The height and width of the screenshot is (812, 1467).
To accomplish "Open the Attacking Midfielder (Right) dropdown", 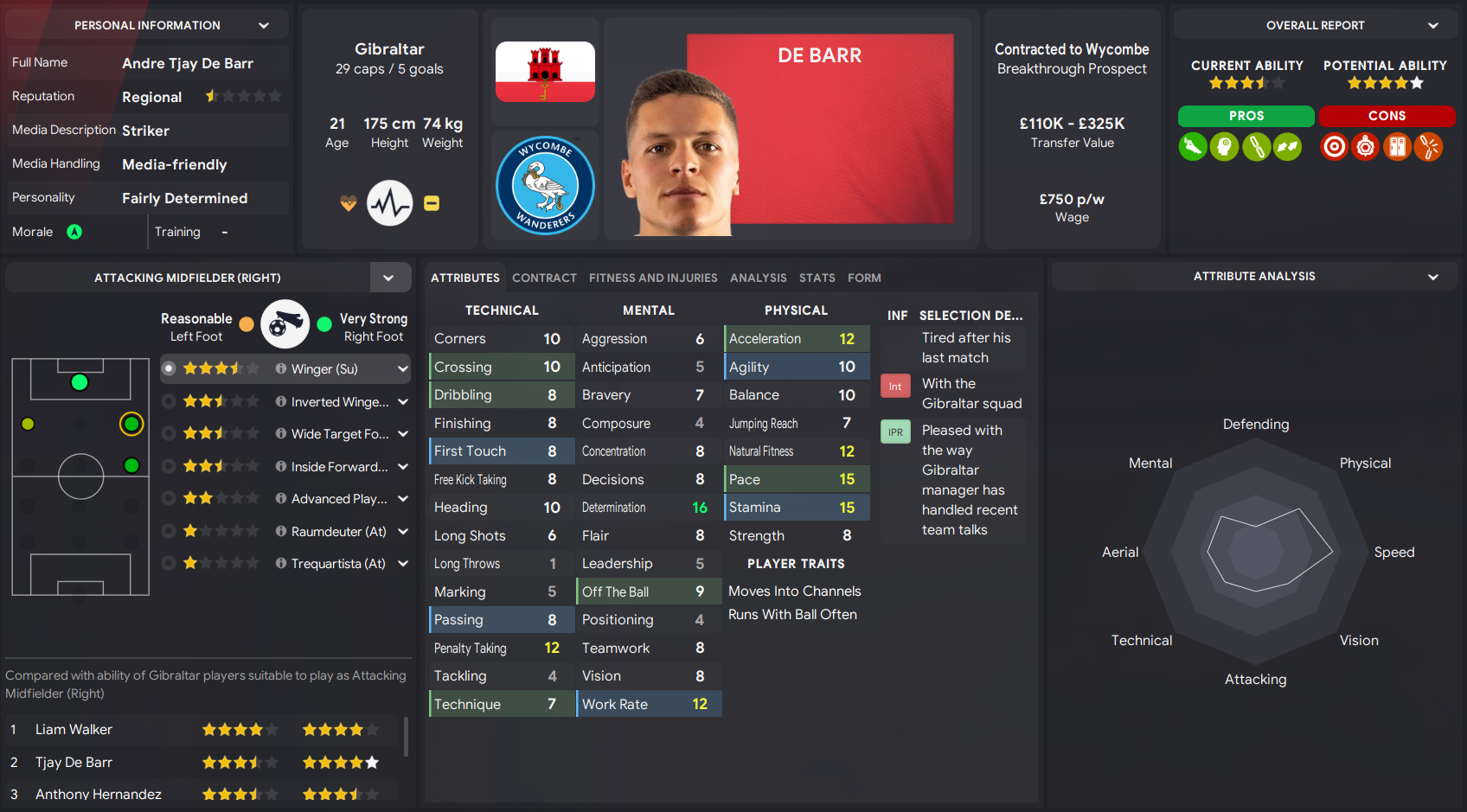I will 390,278.
